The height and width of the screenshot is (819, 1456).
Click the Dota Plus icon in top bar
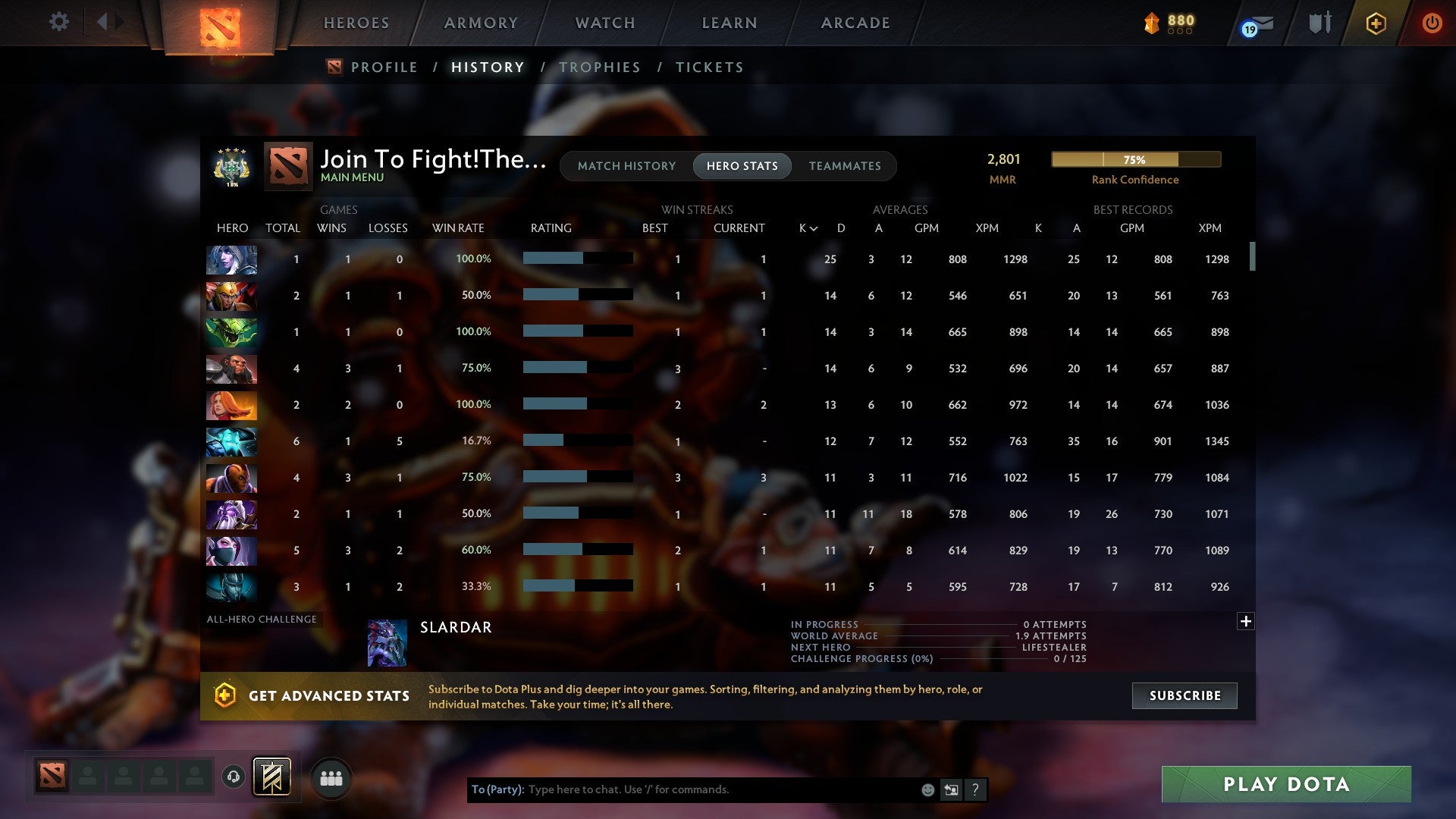(x=1376, y=23)
